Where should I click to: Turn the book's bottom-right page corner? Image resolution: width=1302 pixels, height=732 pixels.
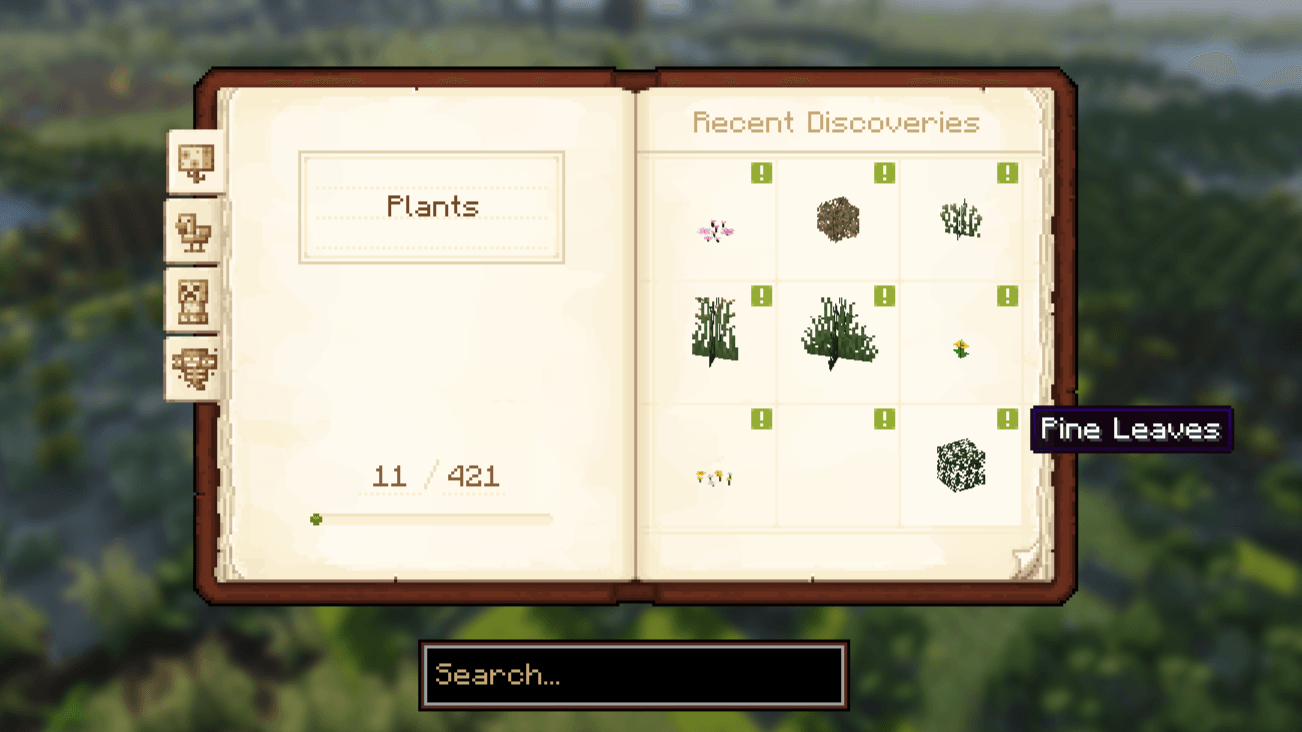coord(1028,561)
